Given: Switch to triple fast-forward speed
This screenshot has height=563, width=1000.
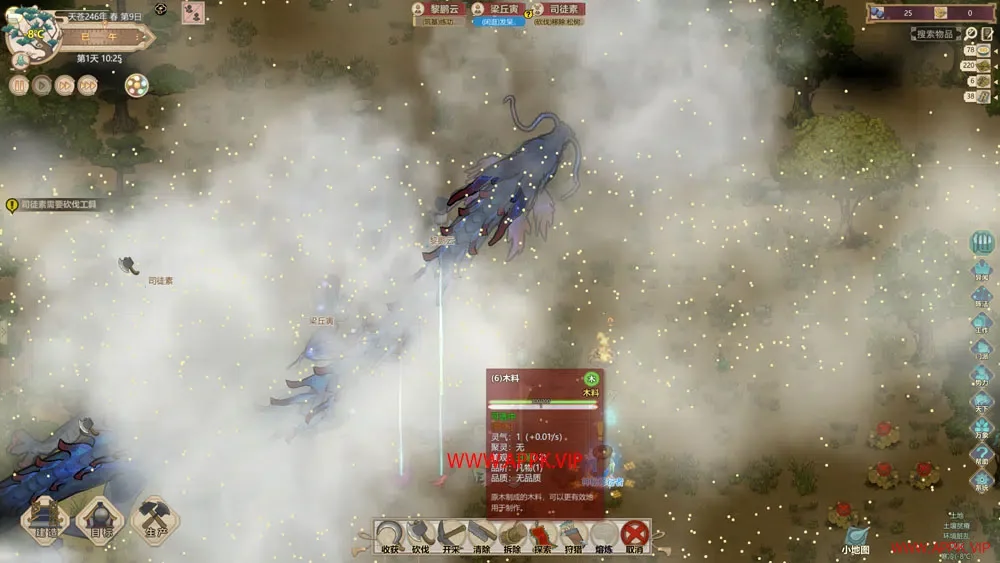Looking at the screenshot, I should tap(88, 85).
